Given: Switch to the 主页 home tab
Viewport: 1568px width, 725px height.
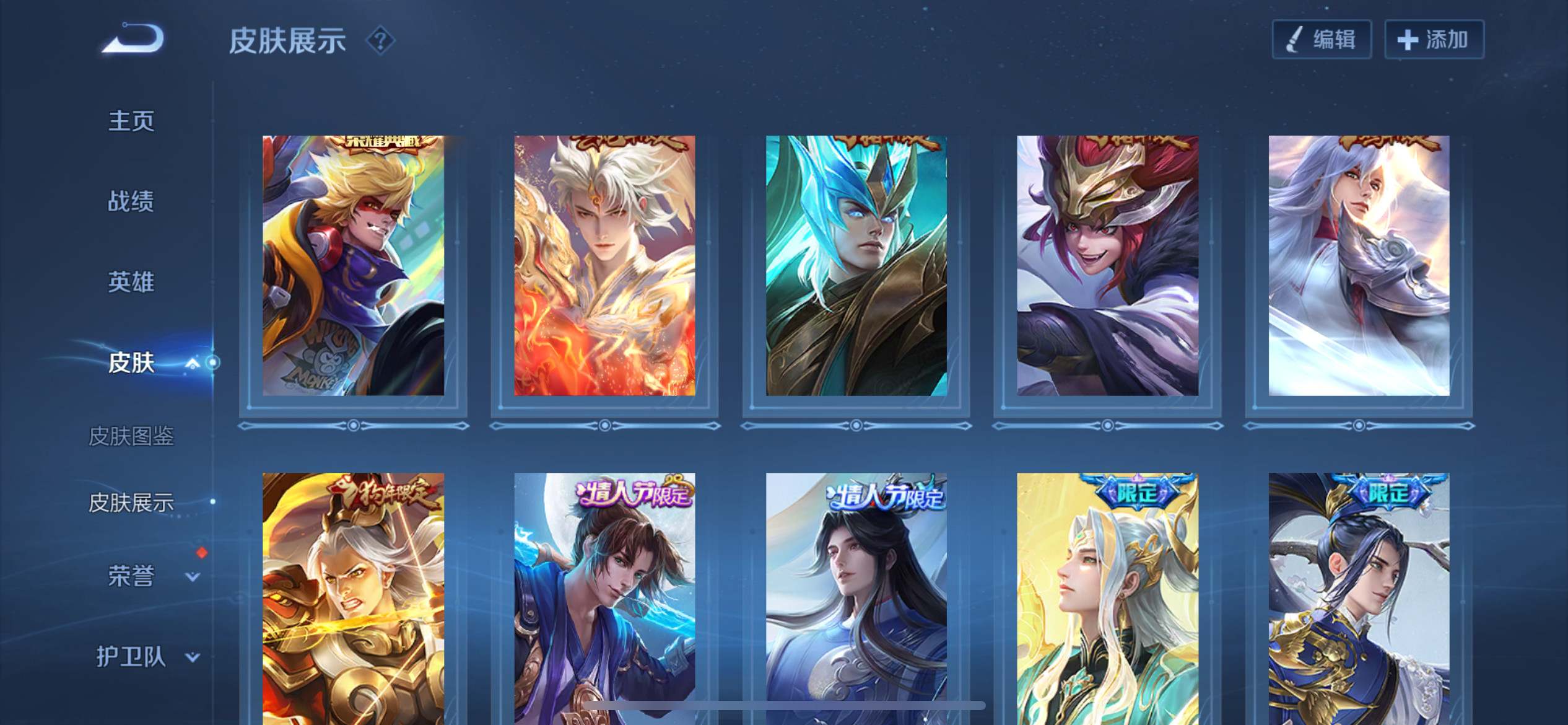Looking at the screenshot, I should pos(131,121).
